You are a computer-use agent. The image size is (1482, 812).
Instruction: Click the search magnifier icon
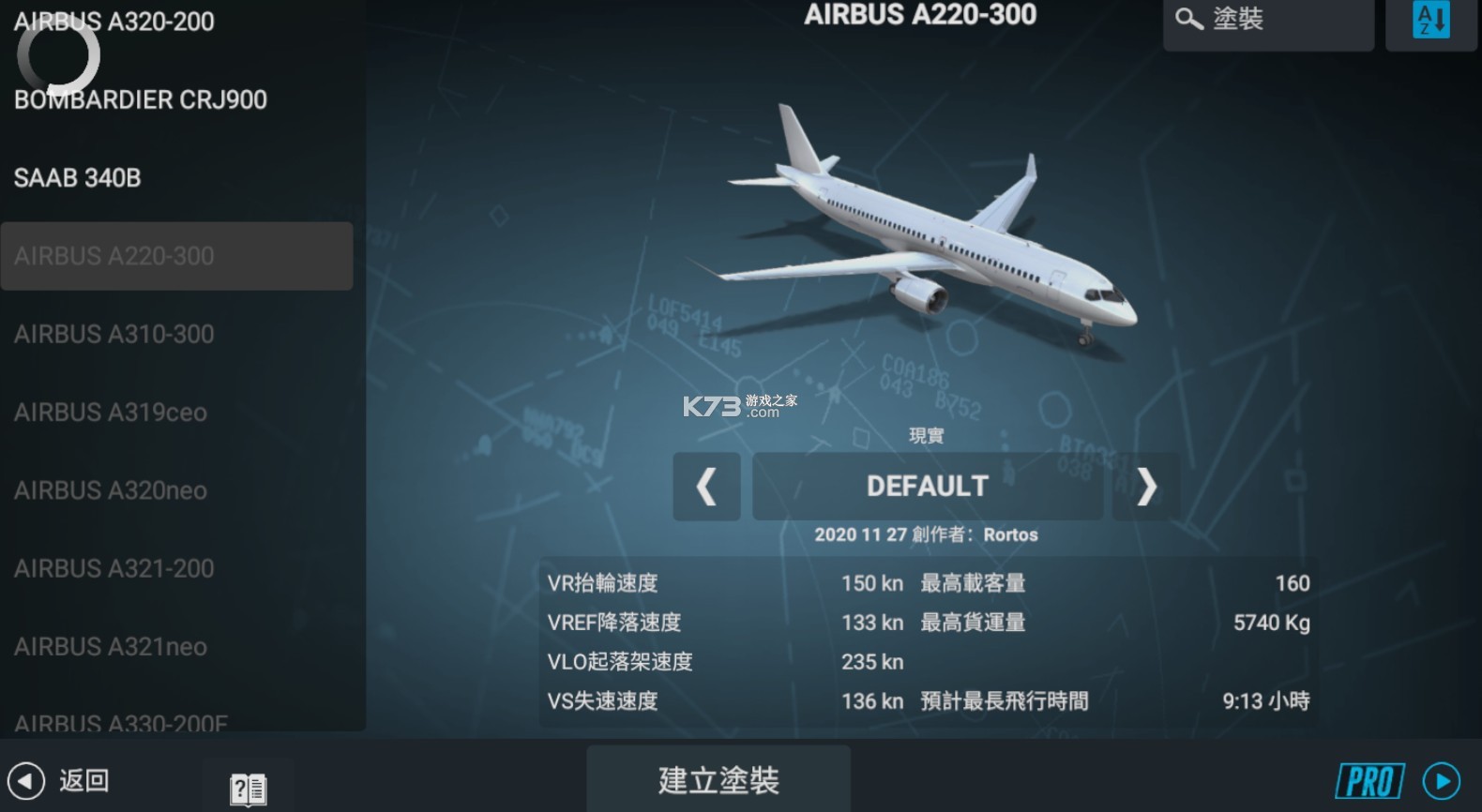click(1188, 19)
